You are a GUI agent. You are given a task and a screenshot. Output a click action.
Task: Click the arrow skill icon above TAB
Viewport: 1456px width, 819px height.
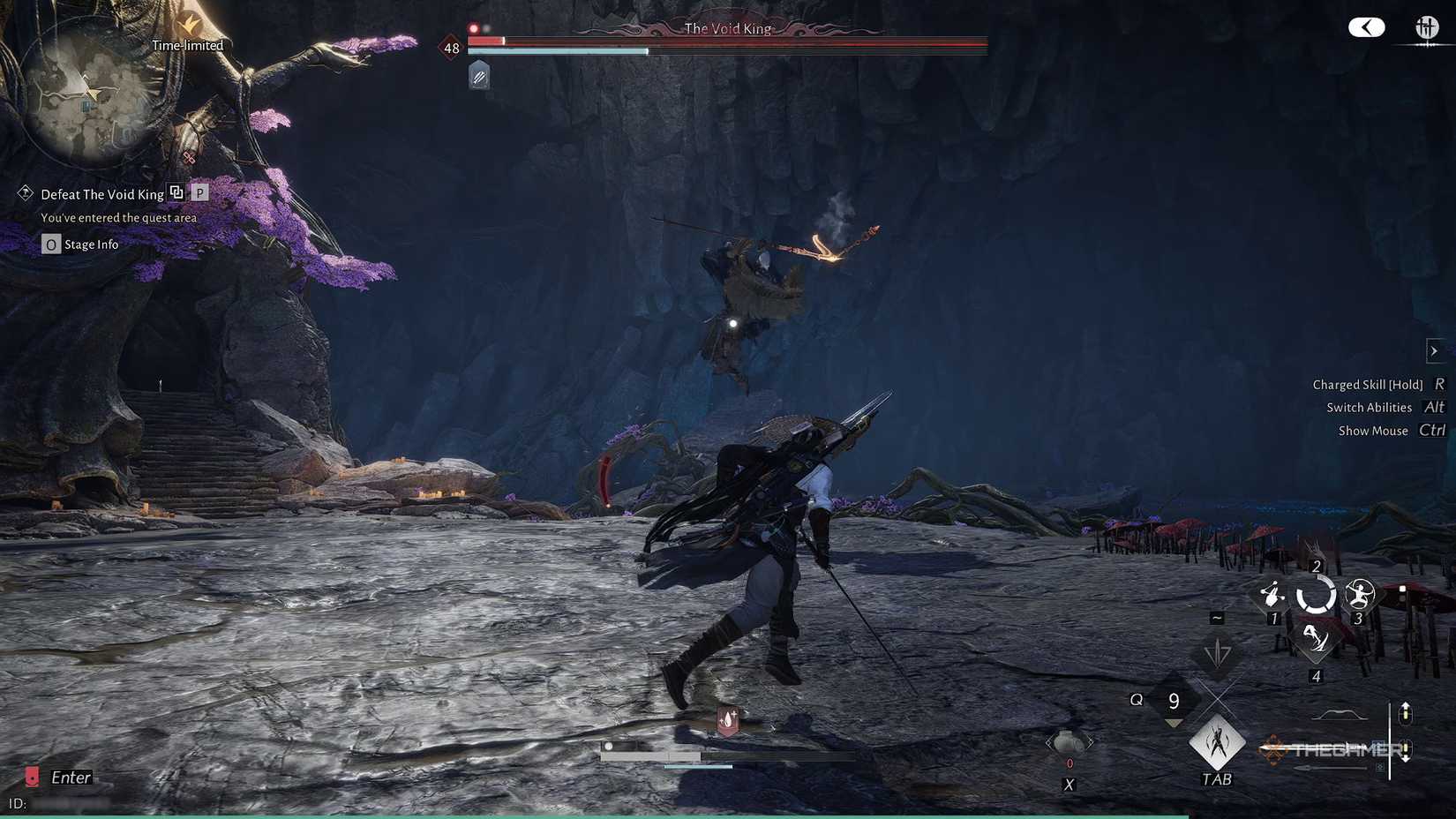[1219, 654]
